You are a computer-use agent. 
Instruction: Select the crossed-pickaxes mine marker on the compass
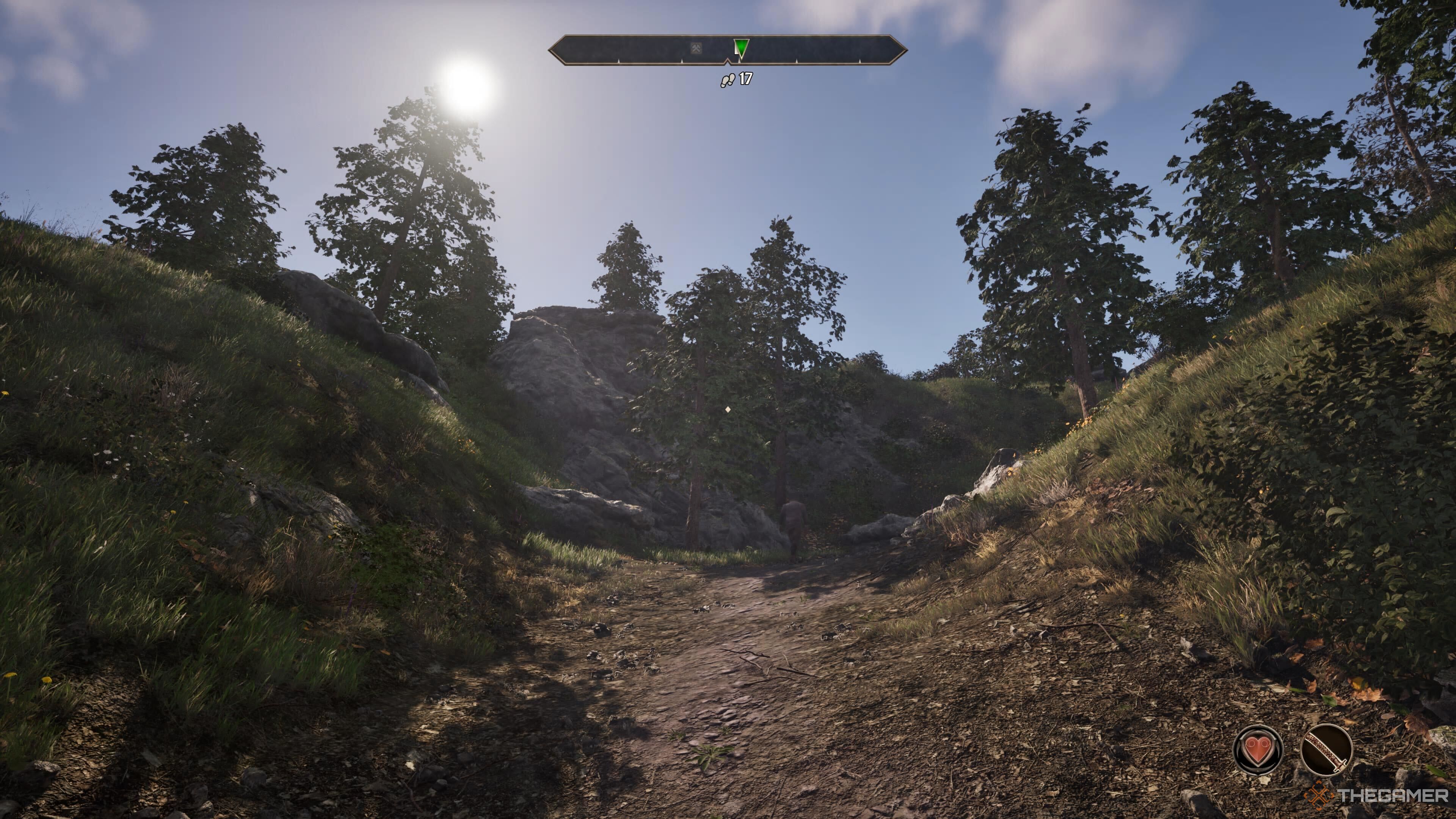[697, 49]
